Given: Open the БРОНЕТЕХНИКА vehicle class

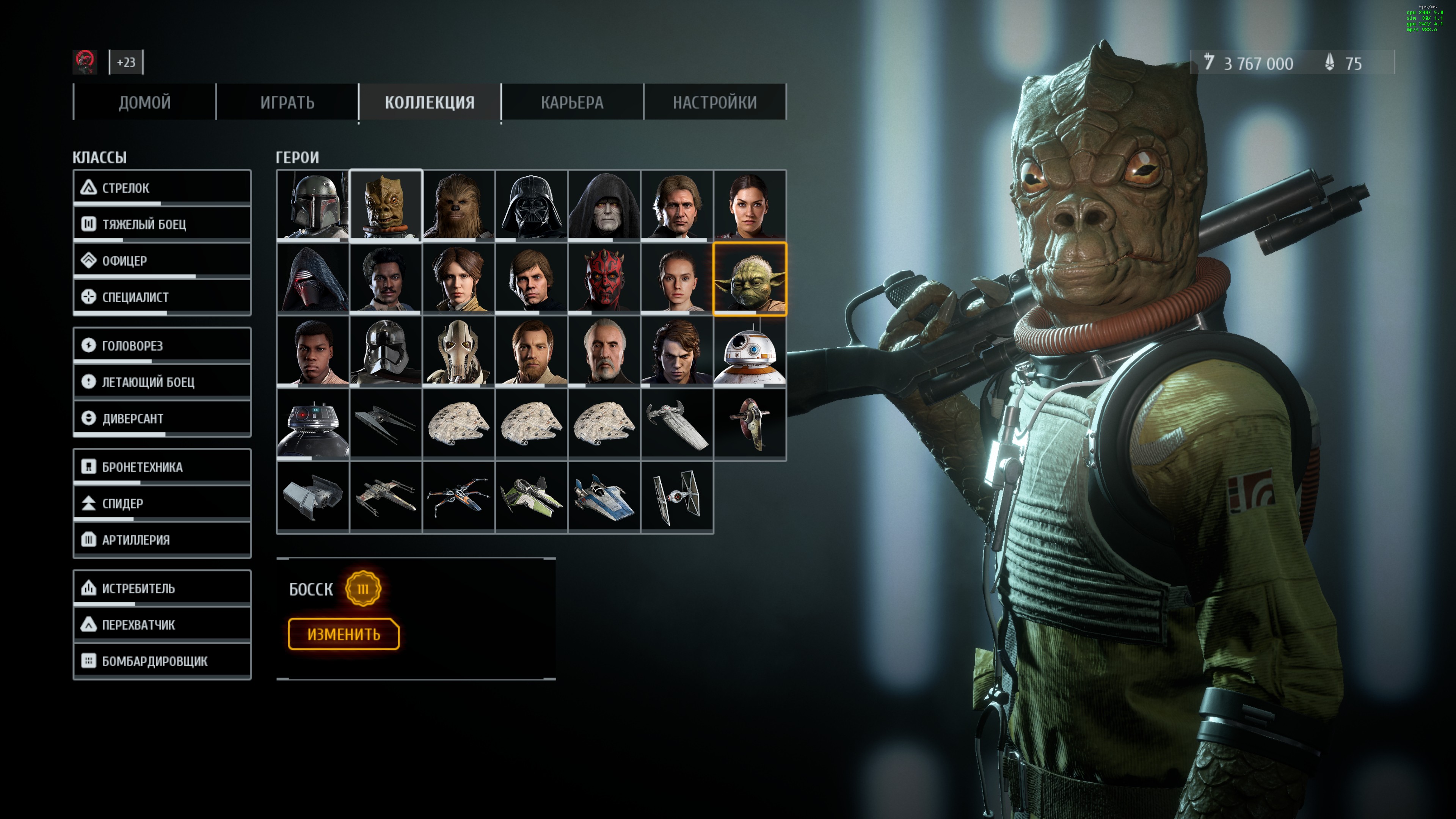Looking at the screenshot, I should point(162,467).
